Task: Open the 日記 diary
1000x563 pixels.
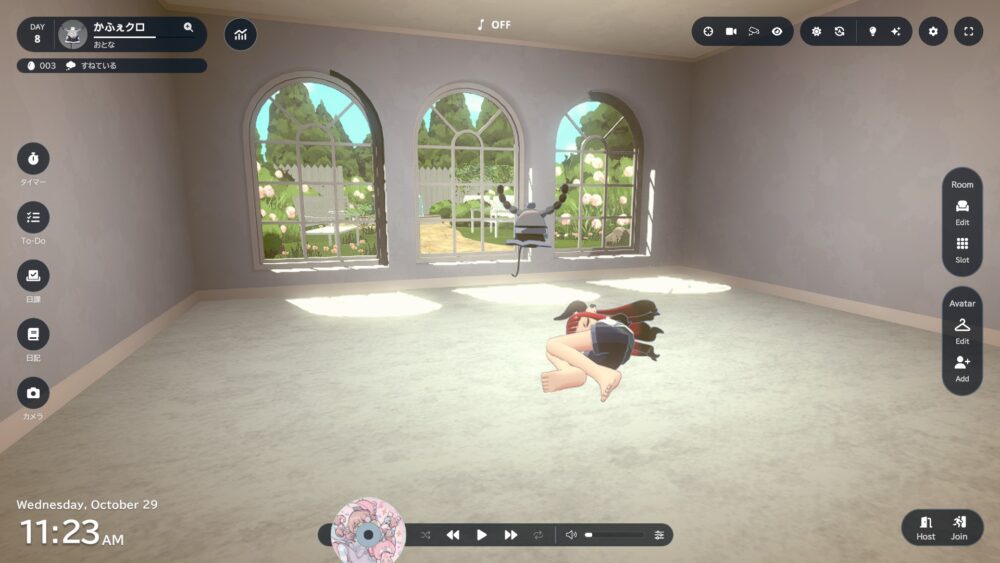Action: click(x=33, y=334)
